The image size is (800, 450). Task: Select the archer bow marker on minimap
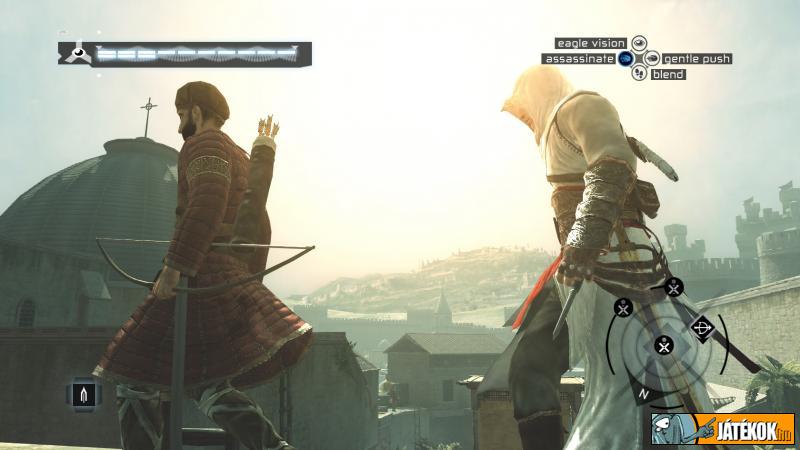(x=700, y=327)
